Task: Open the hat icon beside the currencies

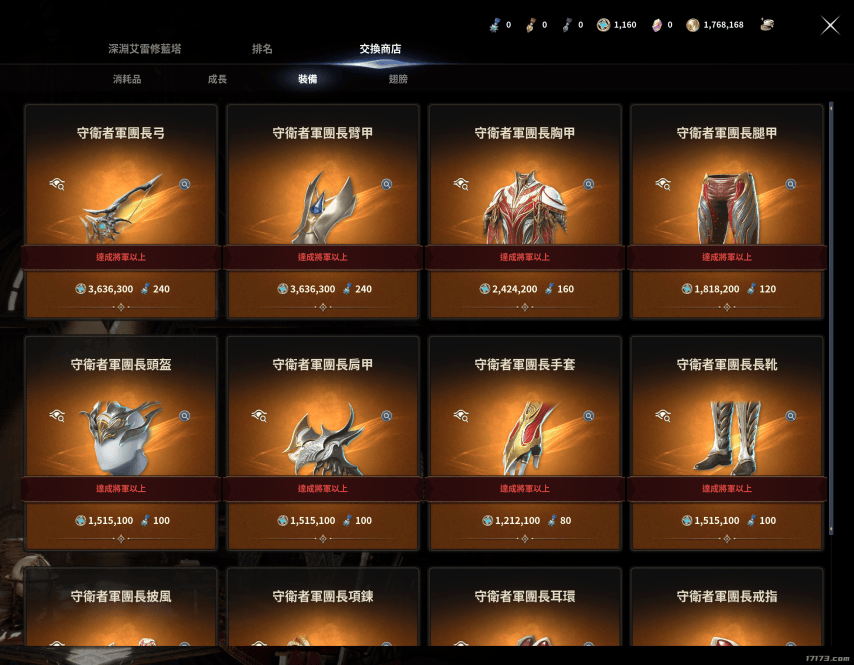Action: point(766,24)
